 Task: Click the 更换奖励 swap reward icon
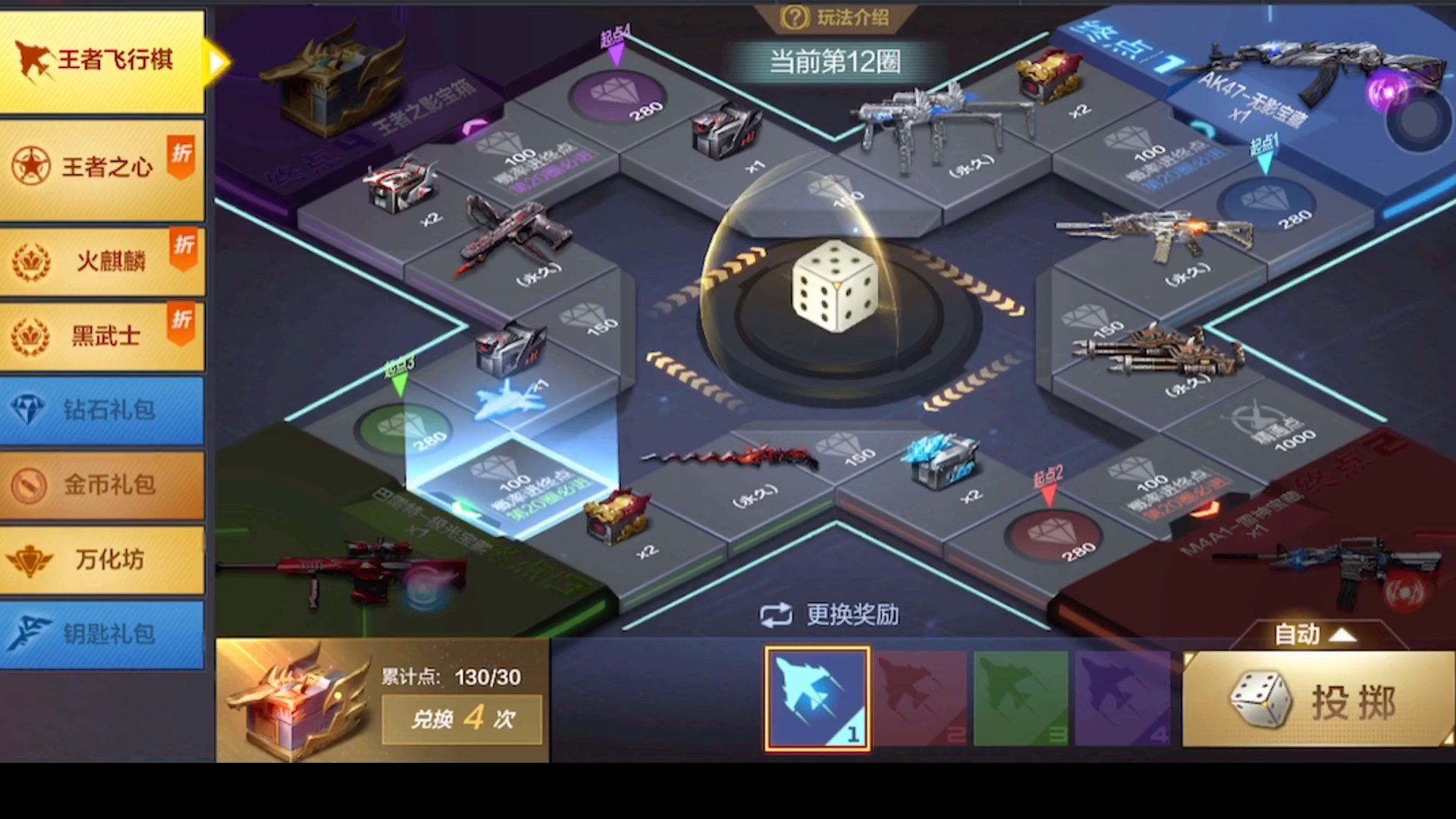click(774, 616)
